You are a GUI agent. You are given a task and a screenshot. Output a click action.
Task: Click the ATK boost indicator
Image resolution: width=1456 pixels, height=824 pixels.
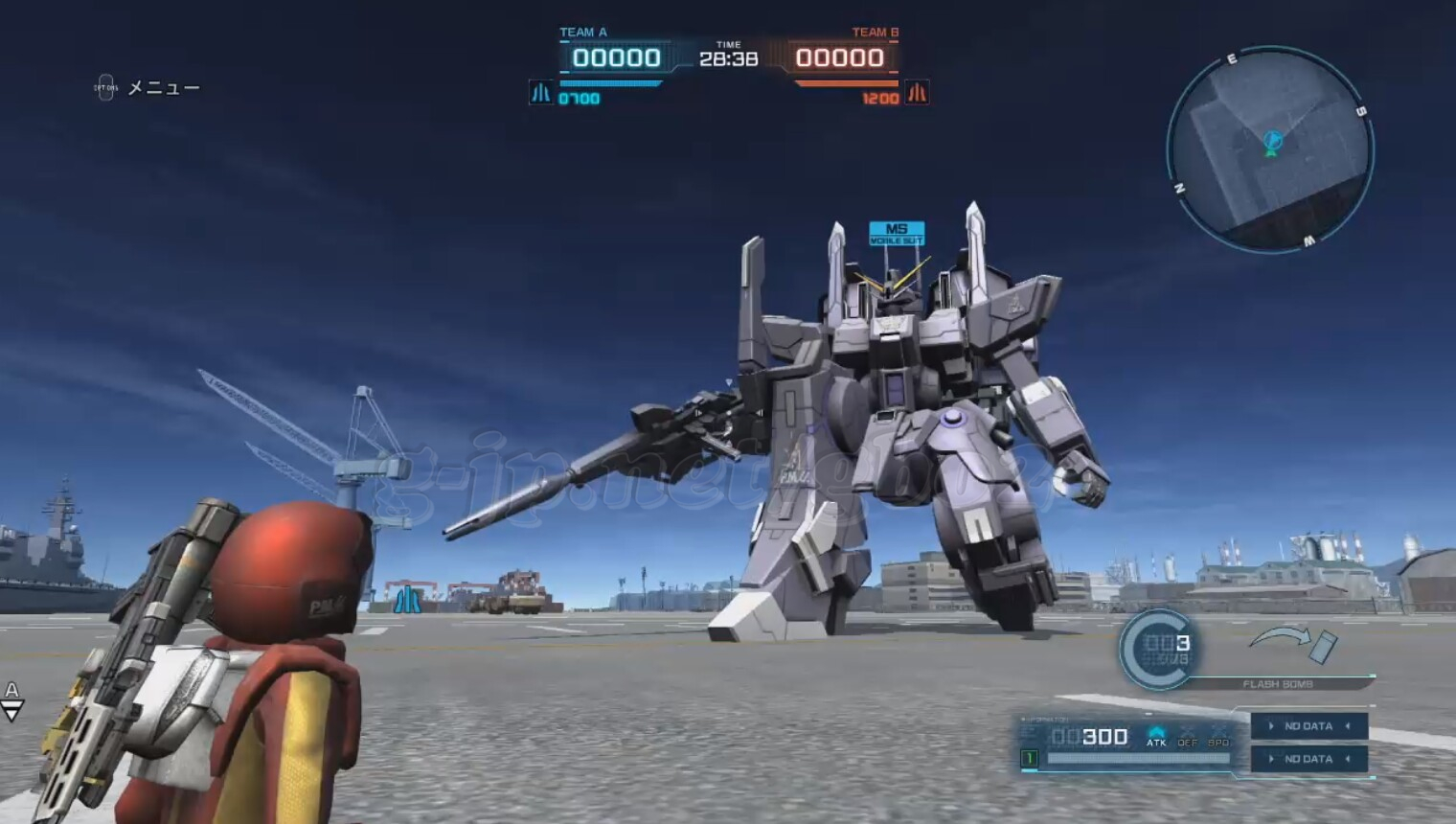(1156, 736)
